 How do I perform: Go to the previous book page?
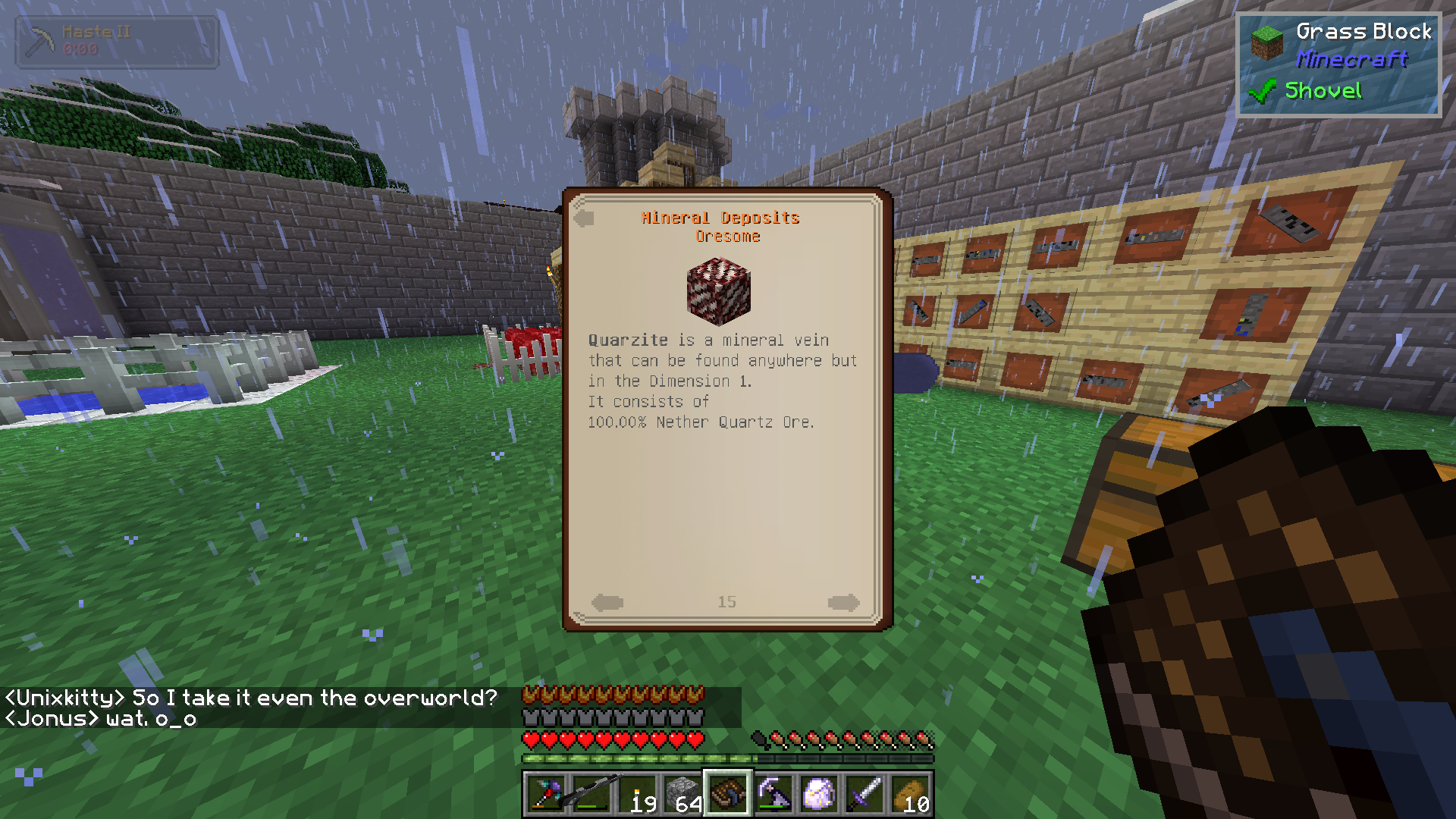[607, 603]
